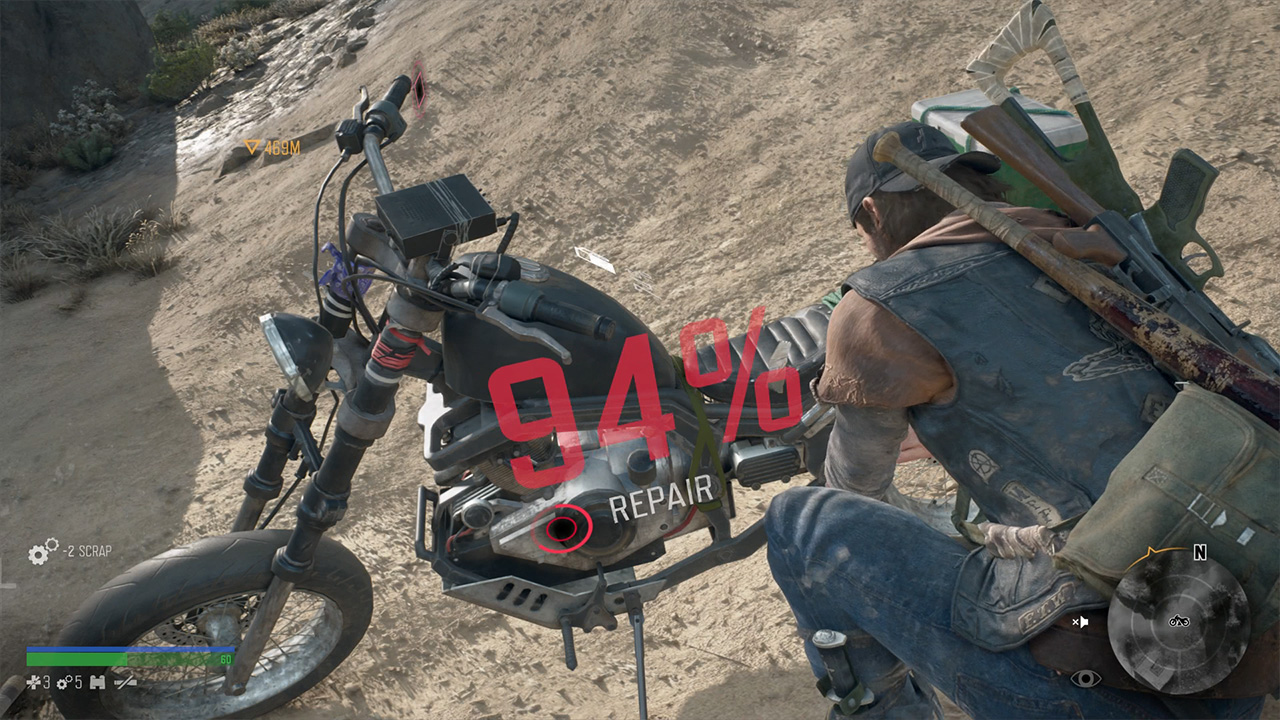Open the -2 SCRAP cost label
1280x720 pixels.
coord(87,550)
